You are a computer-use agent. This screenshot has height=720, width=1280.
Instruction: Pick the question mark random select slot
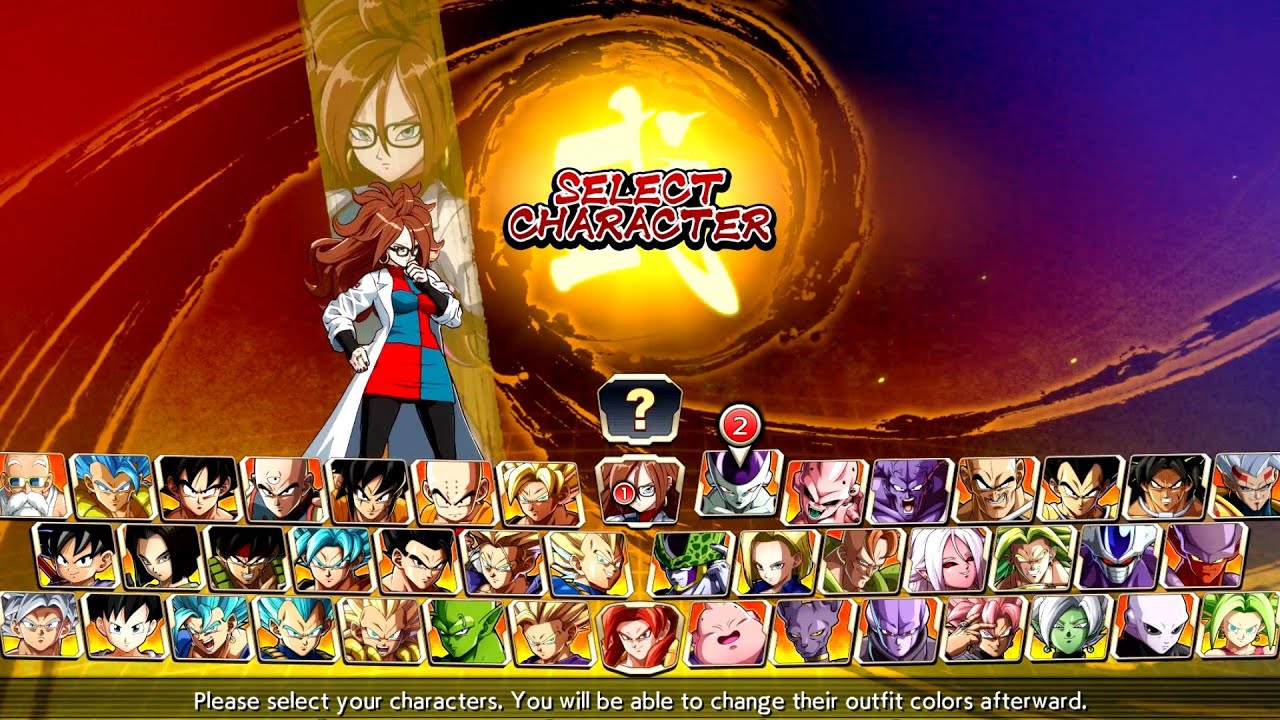640,408
